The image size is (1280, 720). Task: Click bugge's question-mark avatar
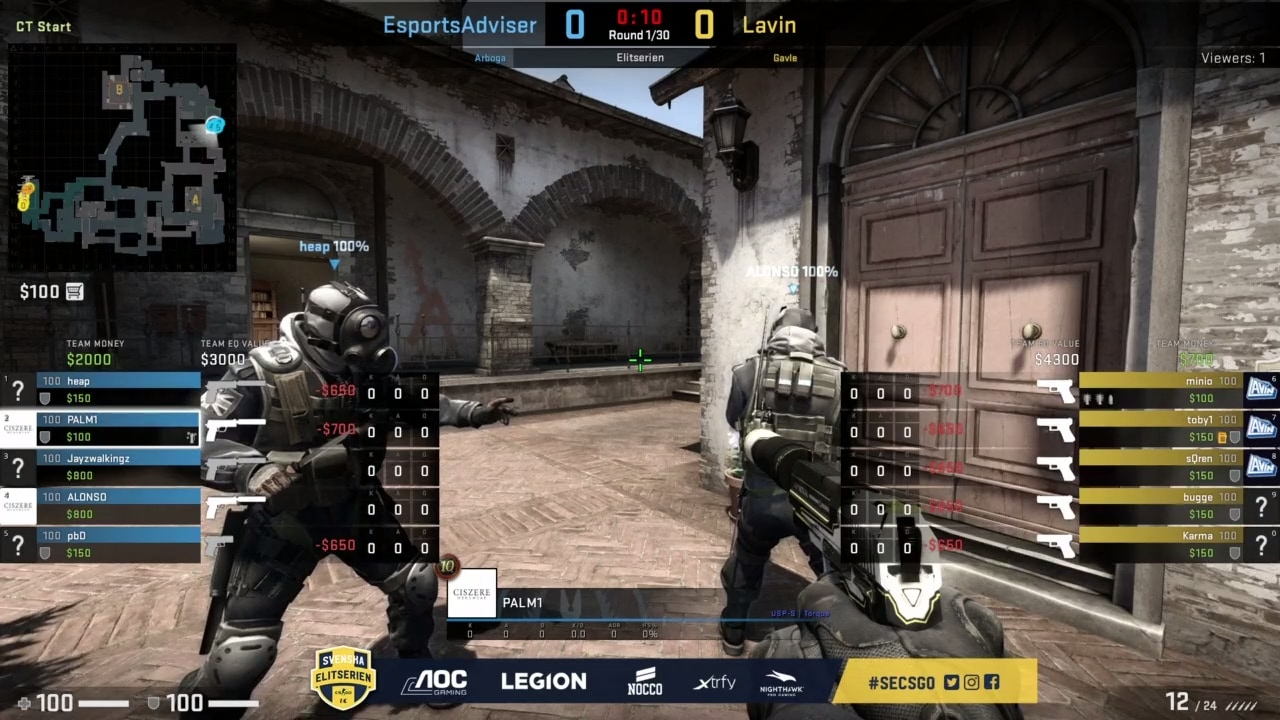pyautogui.click(x=1262, y=503)
